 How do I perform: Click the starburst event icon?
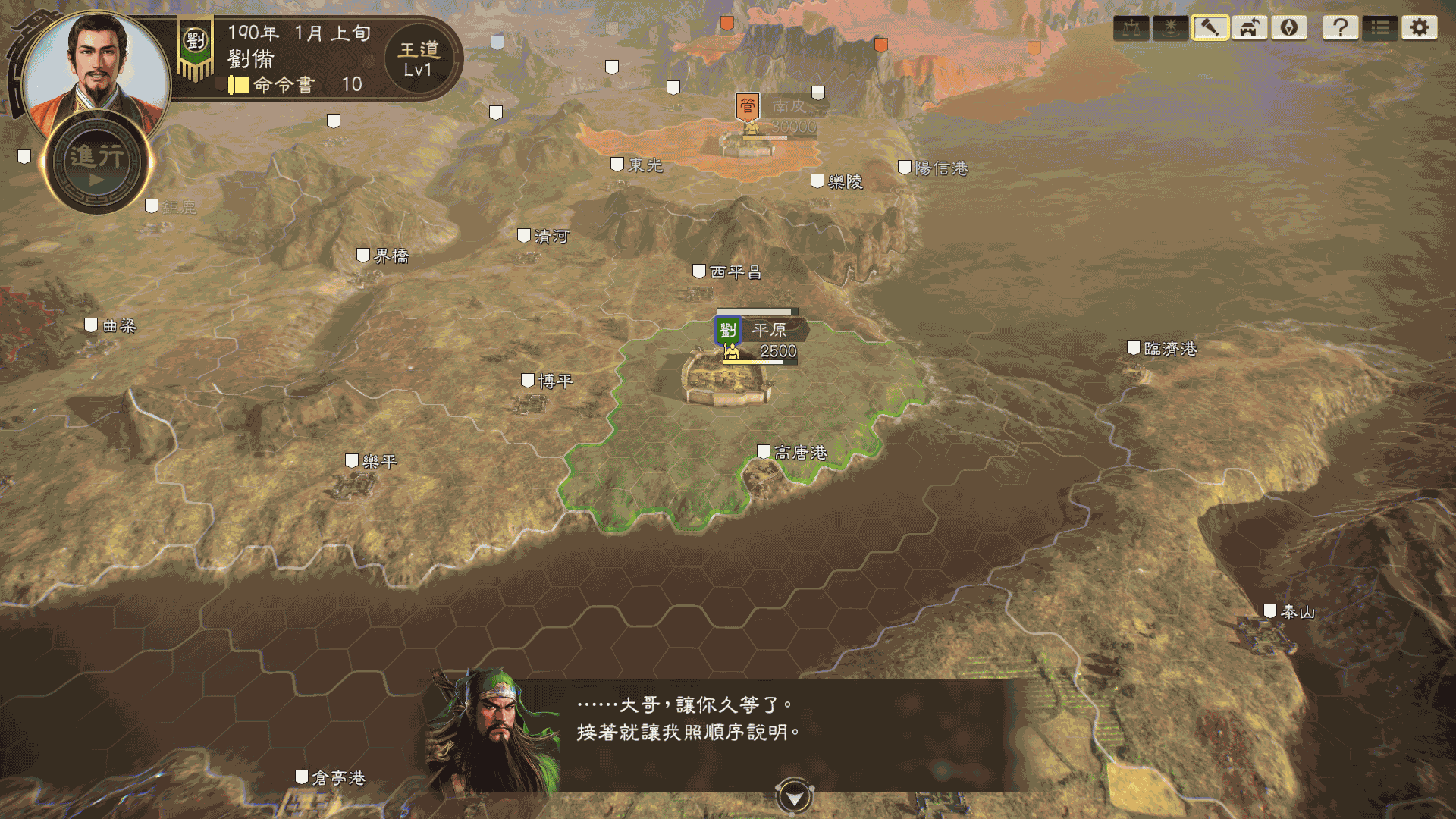tap(1169, 28)
